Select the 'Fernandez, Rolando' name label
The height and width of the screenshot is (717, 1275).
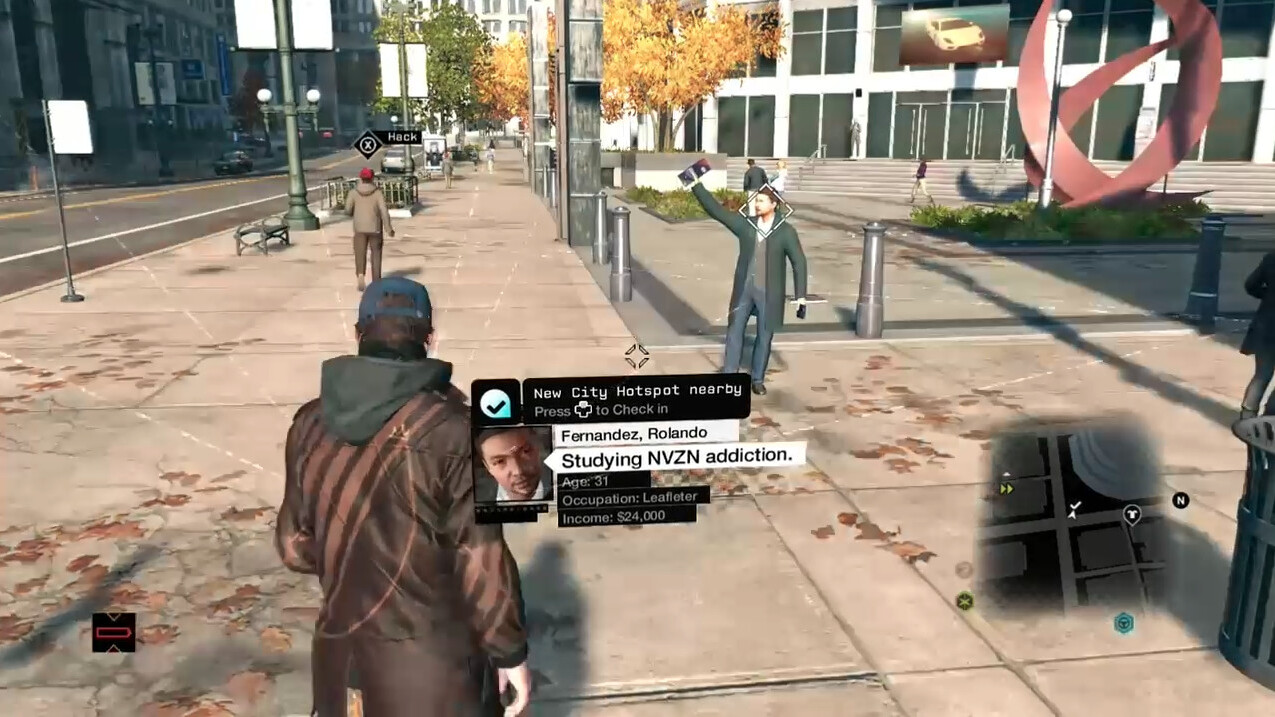pyautogui.click(x=634, y=434)
